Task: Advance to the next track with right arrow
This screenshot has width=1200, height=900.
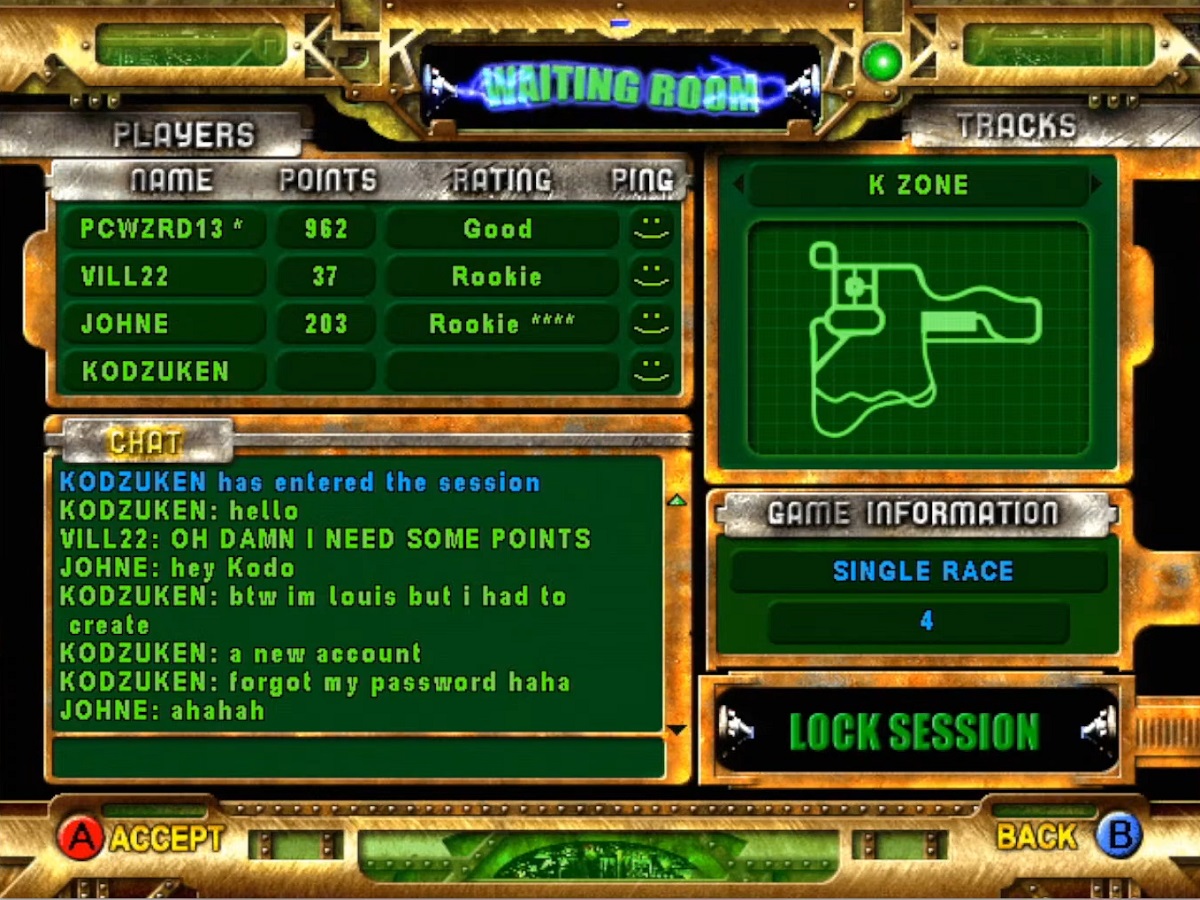Action: click(1096, 184)
